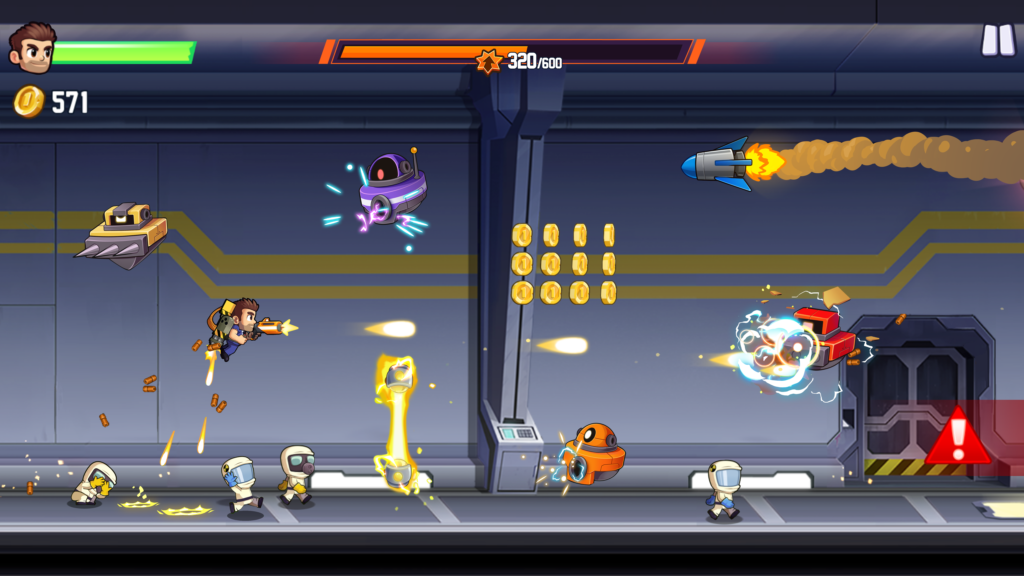The width and height of the screenshot is (1024, 576).
Task: Pause the game with the top-right button
Action: click(x=997, y=40)
